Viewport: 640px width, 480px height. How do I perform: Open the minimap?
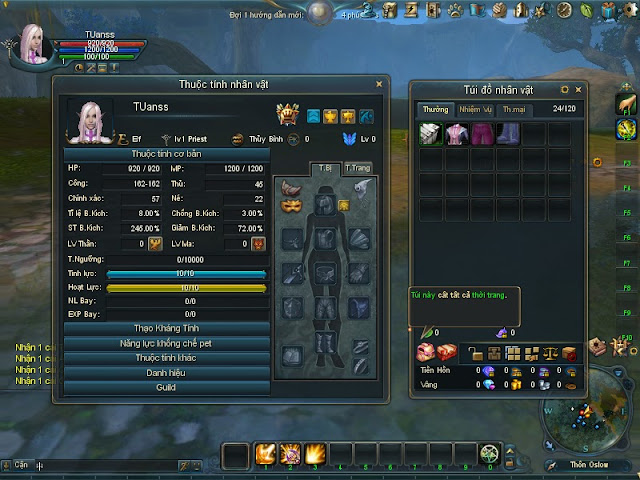point(583,413)
